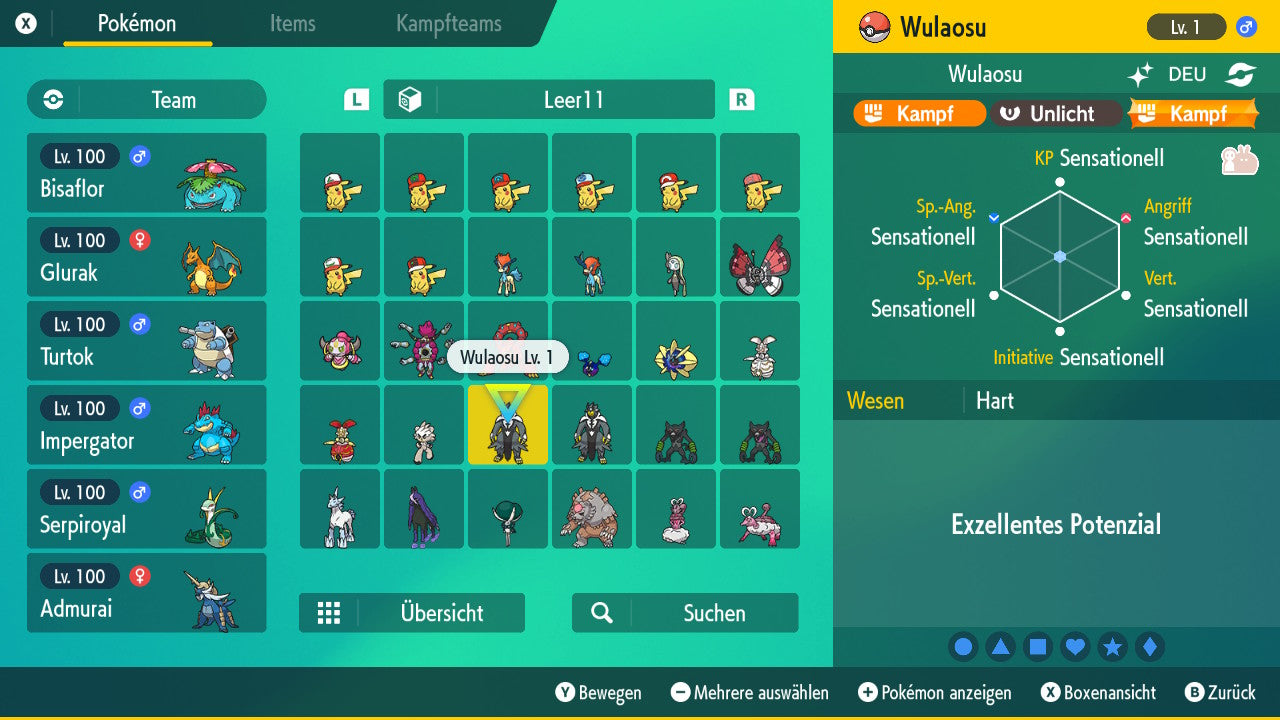Toggle the heart marking for Wulaosu
Viewport: 1280px width, 720px height.
(1075, 647)
